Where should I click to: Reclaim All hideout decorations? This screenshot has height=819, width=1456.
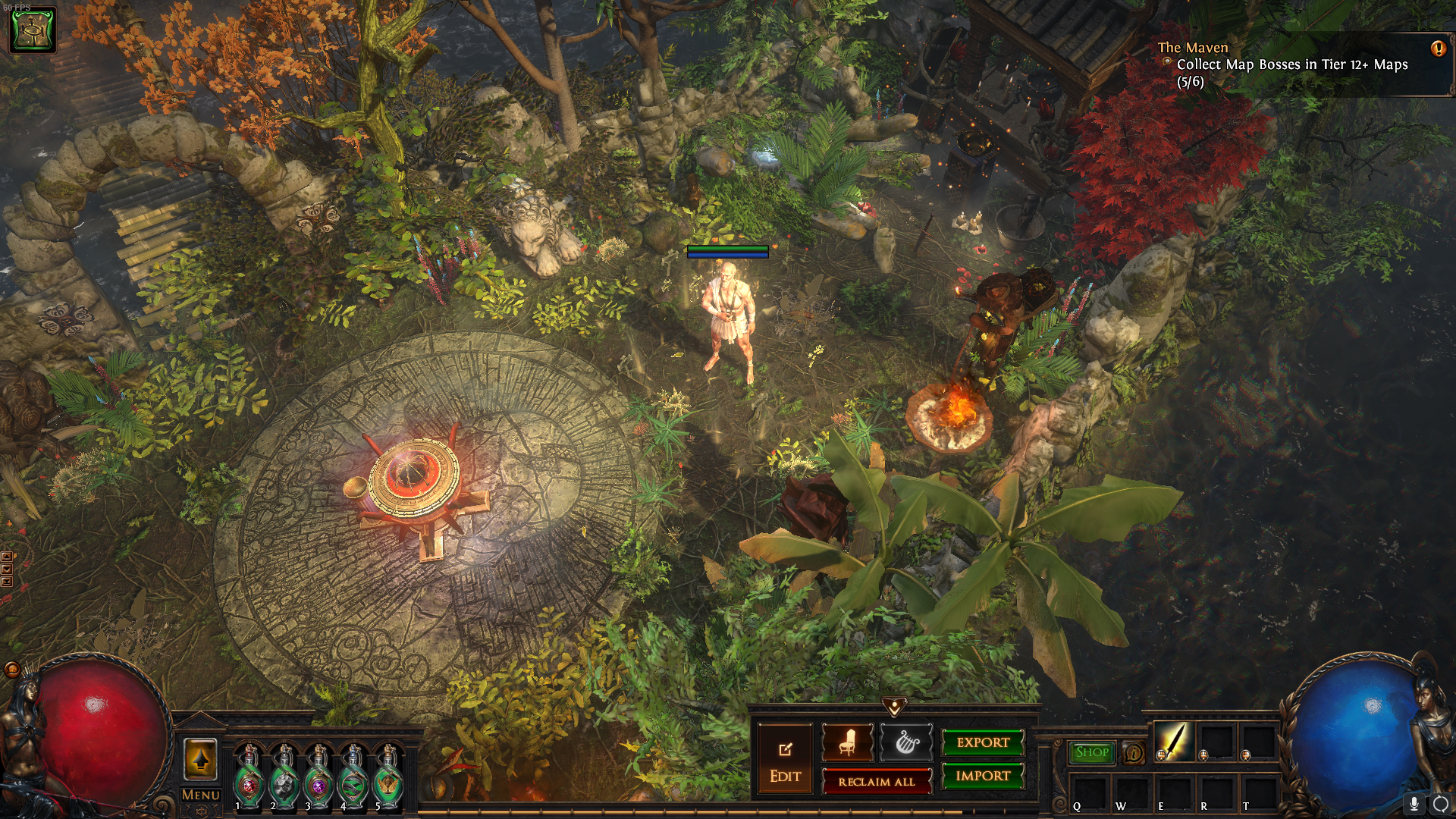[877, 782]
